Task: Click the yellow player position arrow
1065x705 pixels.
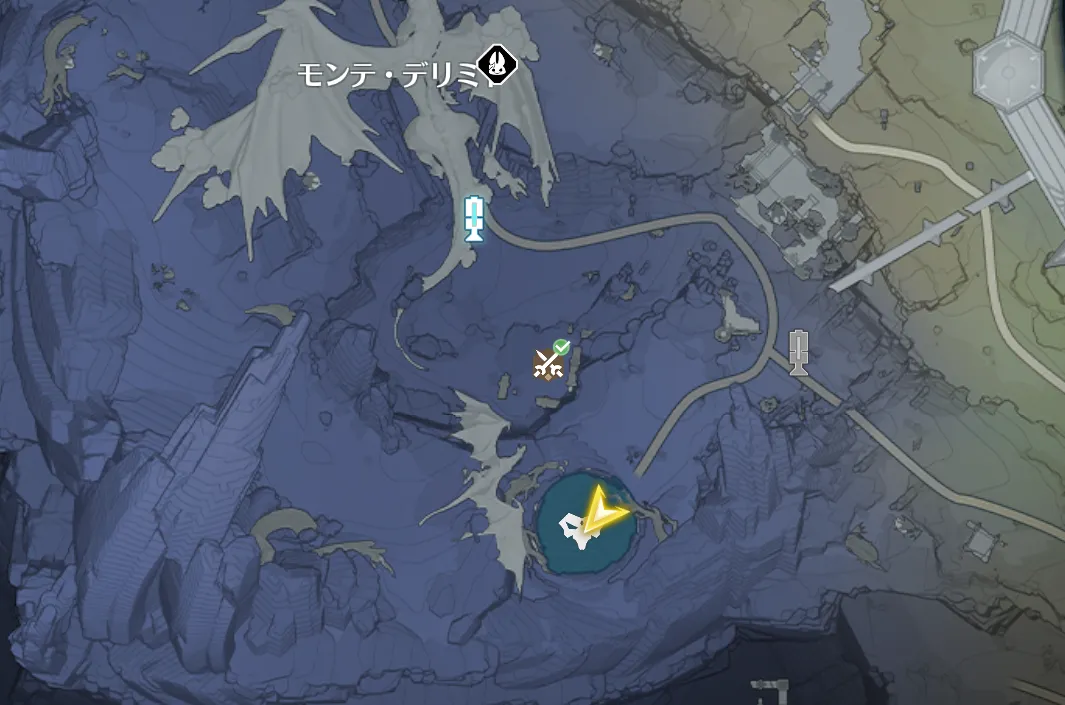Action: 602,512
